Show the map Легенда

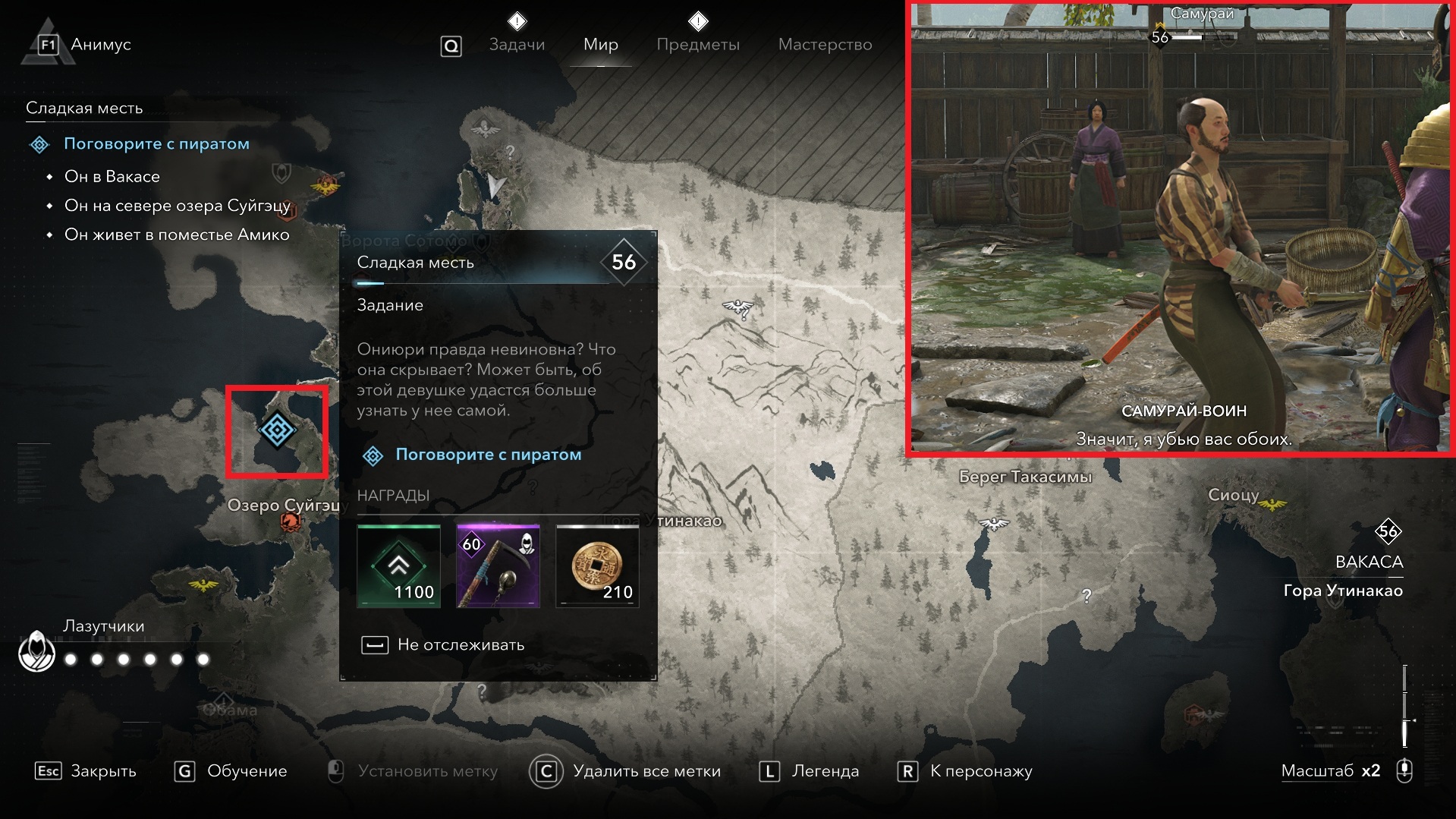click(x=810, y=771)
